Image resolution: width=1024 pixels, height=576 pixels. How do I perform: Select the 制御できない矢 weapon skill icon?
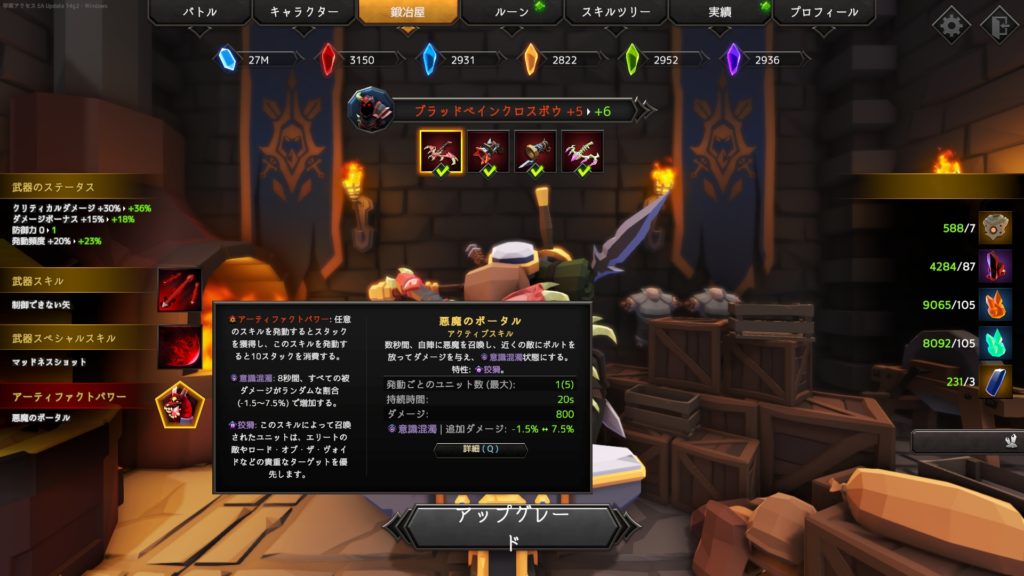click(179, 290)
